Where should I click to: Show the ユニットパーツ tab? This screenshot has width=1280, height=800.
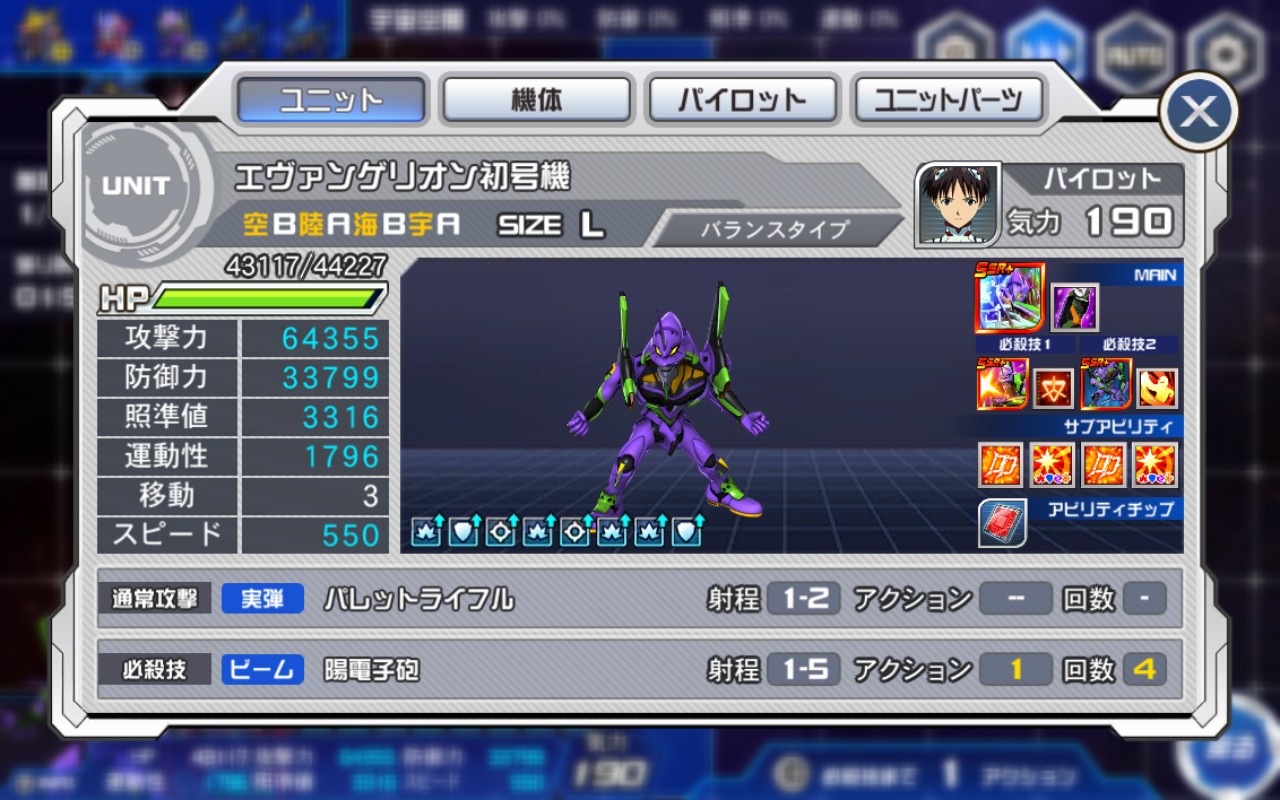pos(948,100)
